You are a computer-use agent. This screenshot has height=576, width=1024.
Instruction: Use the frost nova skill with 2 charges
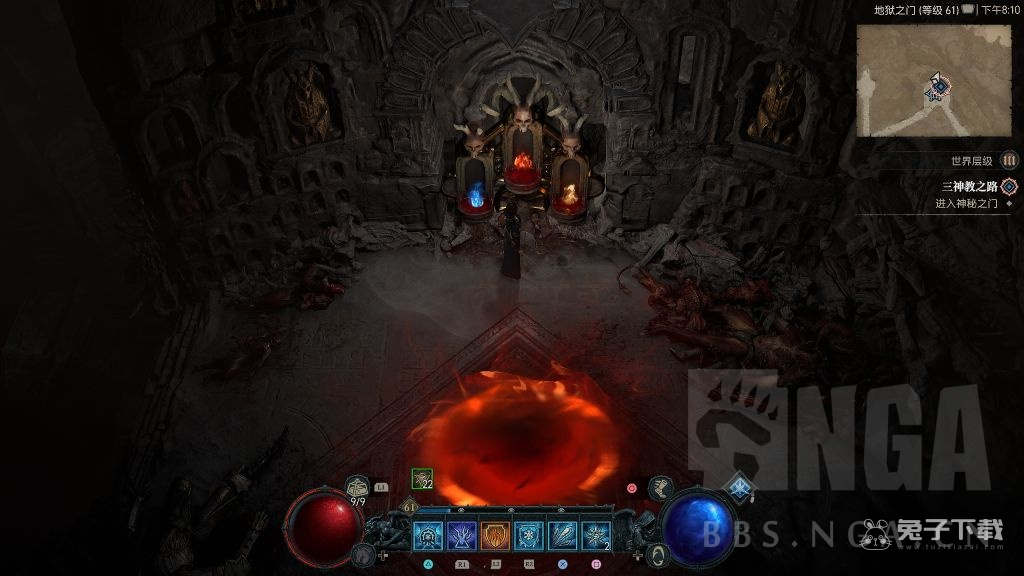[597, 536]
